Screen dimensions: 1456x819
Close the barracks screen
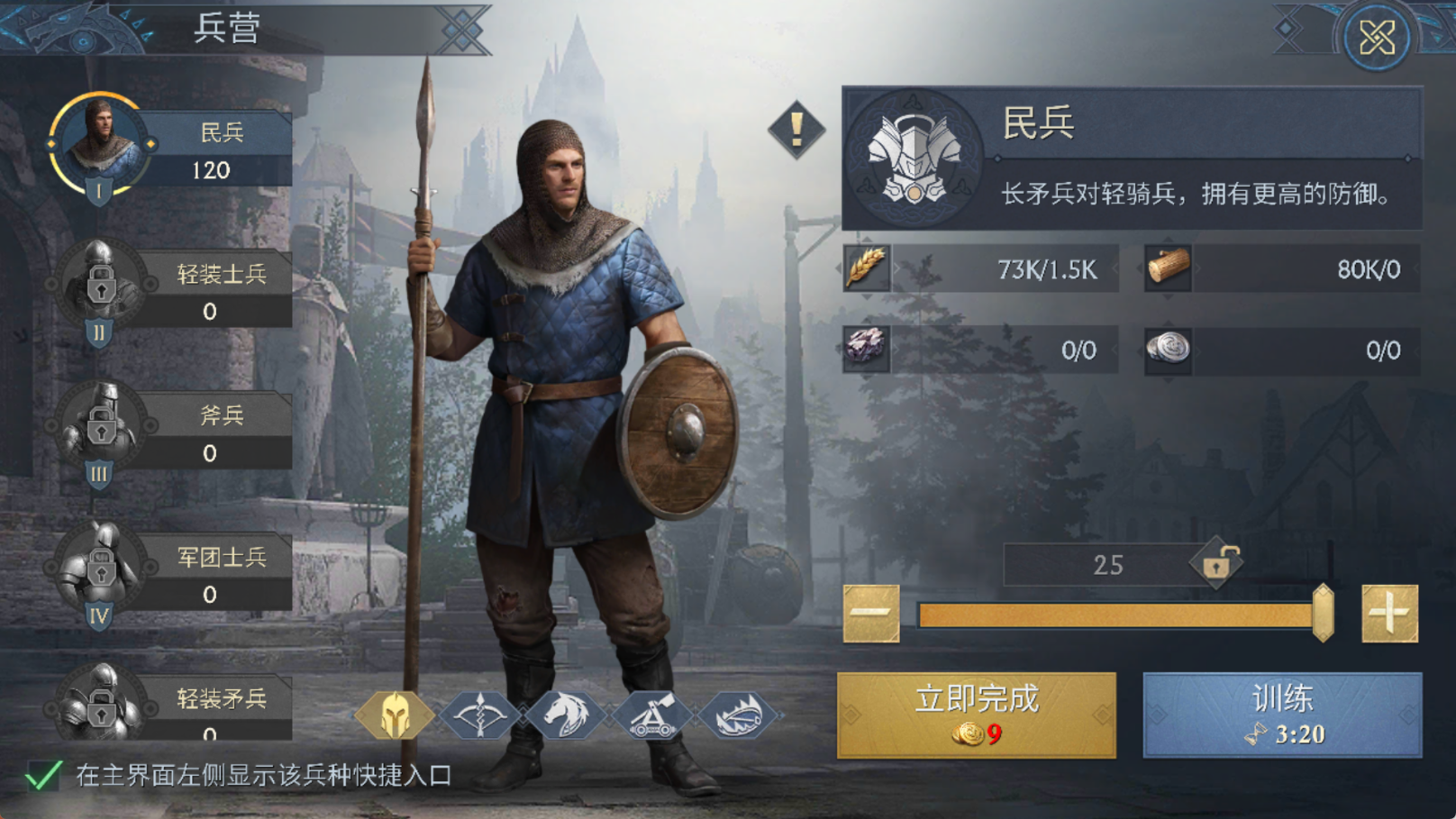click(1376, 39)
